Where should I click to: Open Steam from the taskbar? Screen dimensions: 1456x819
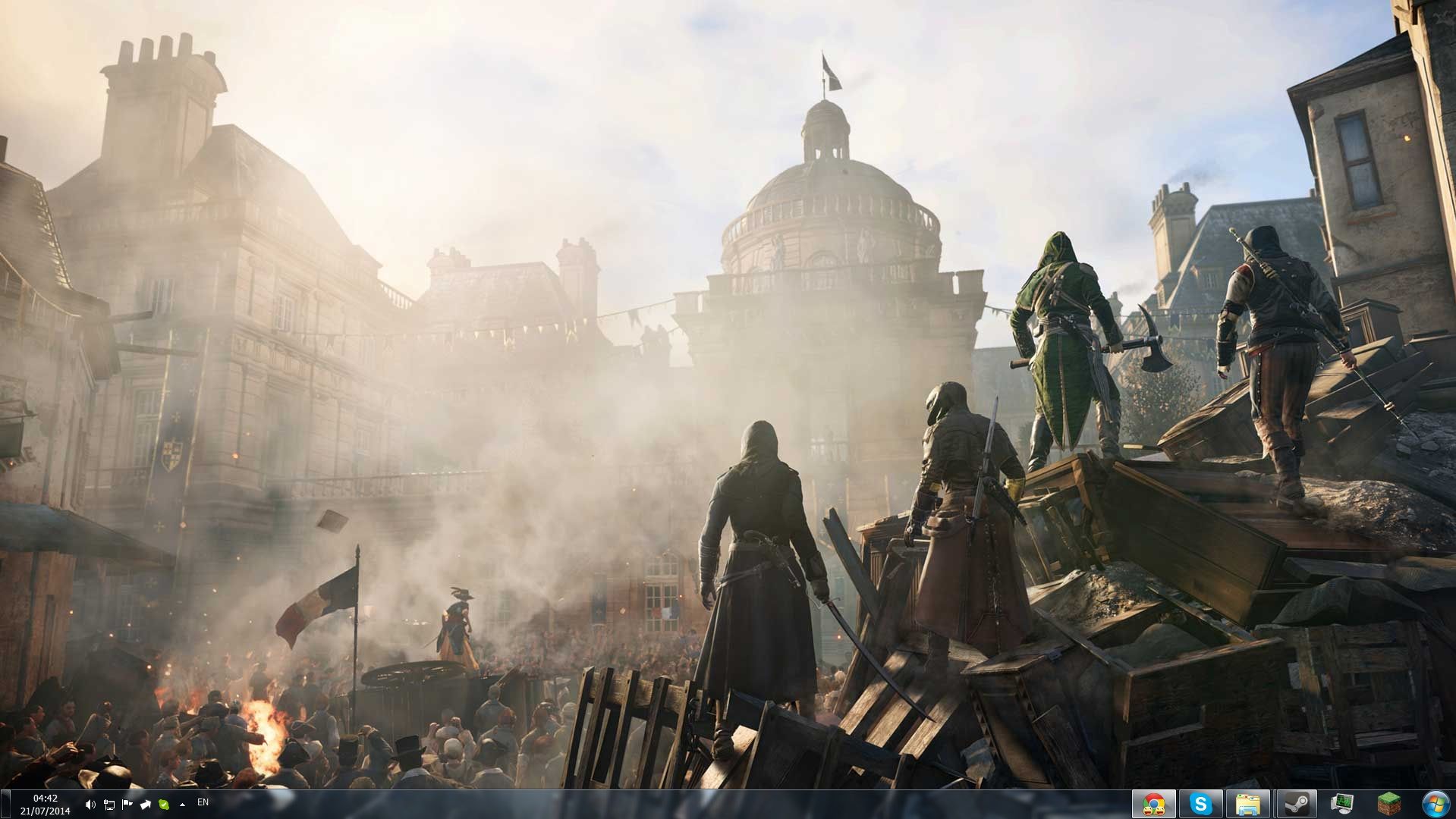click(x=1294, y=804)
